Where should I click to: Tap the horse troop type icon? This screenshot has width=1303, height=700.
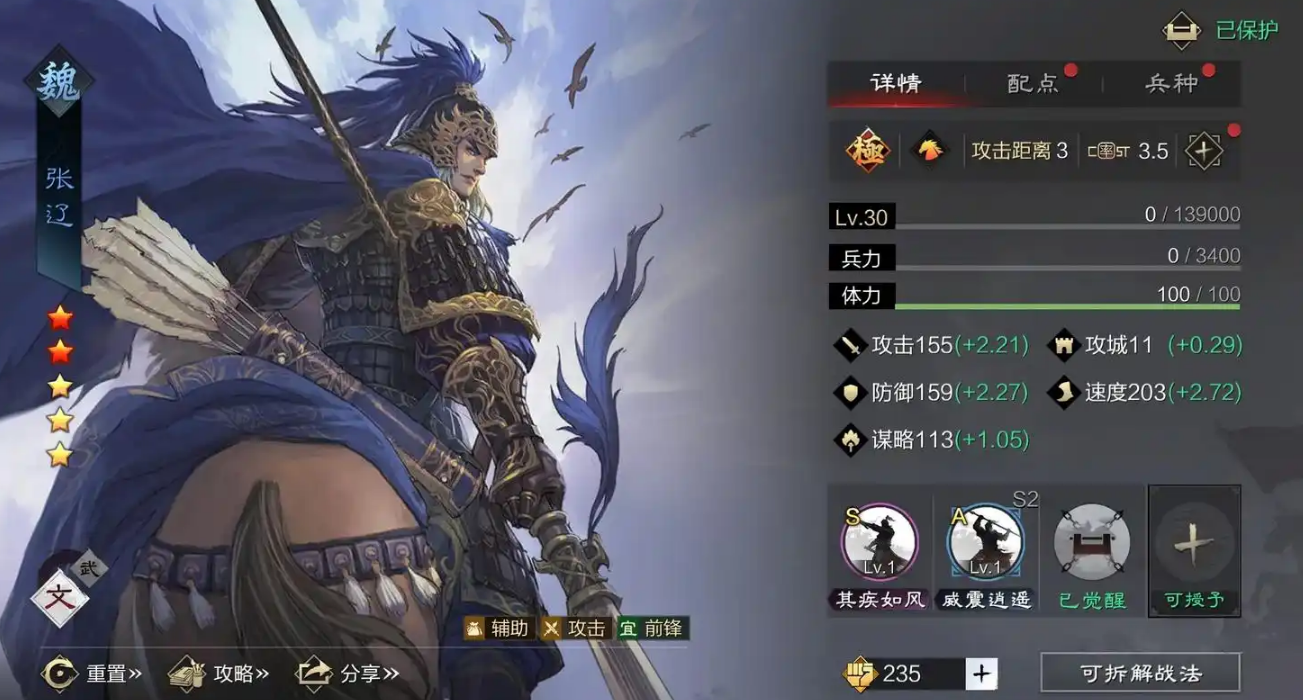(x=930, y=151)
